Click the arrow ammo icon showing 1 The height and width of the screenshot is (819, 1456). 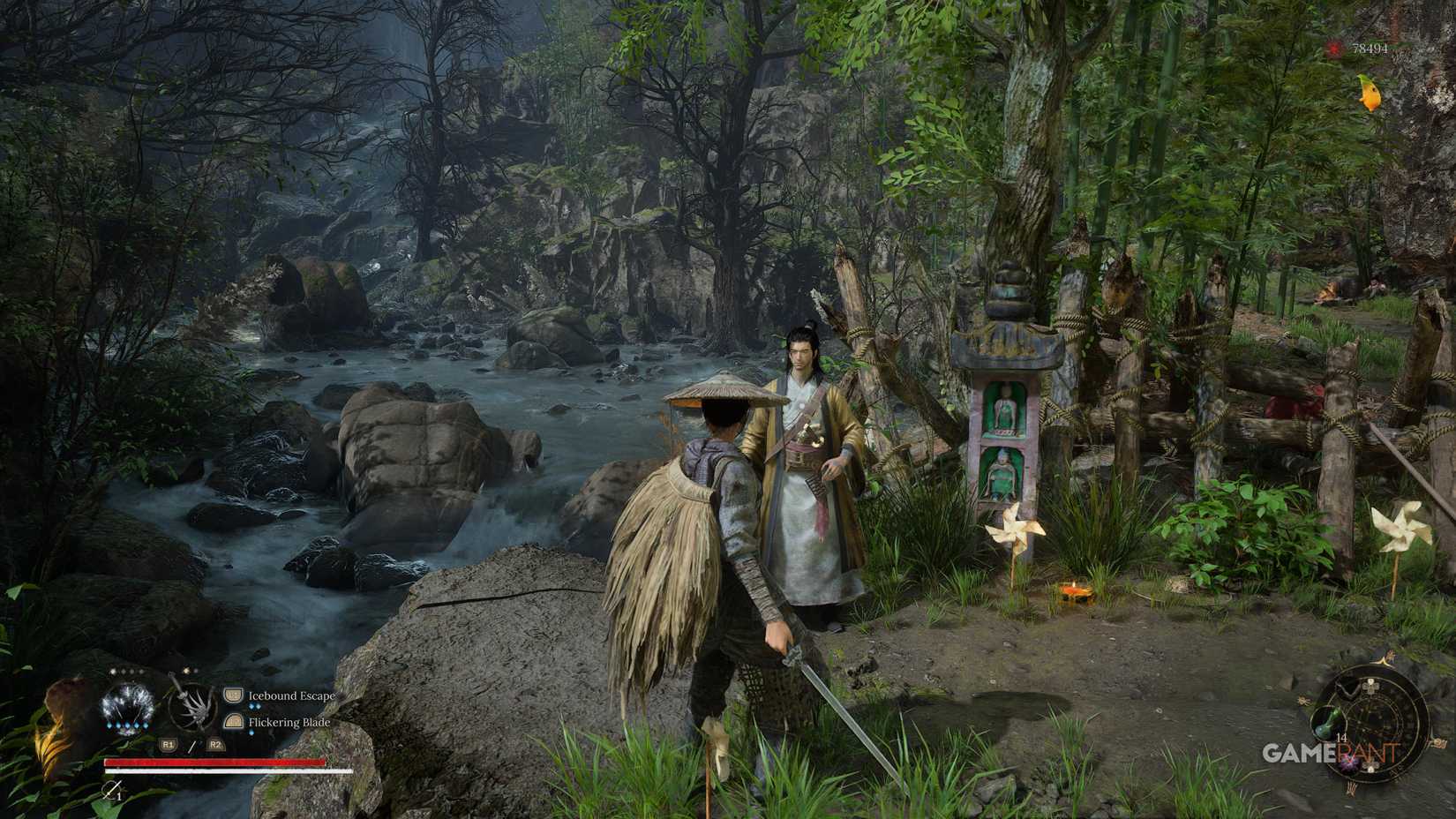click(112, 792)
